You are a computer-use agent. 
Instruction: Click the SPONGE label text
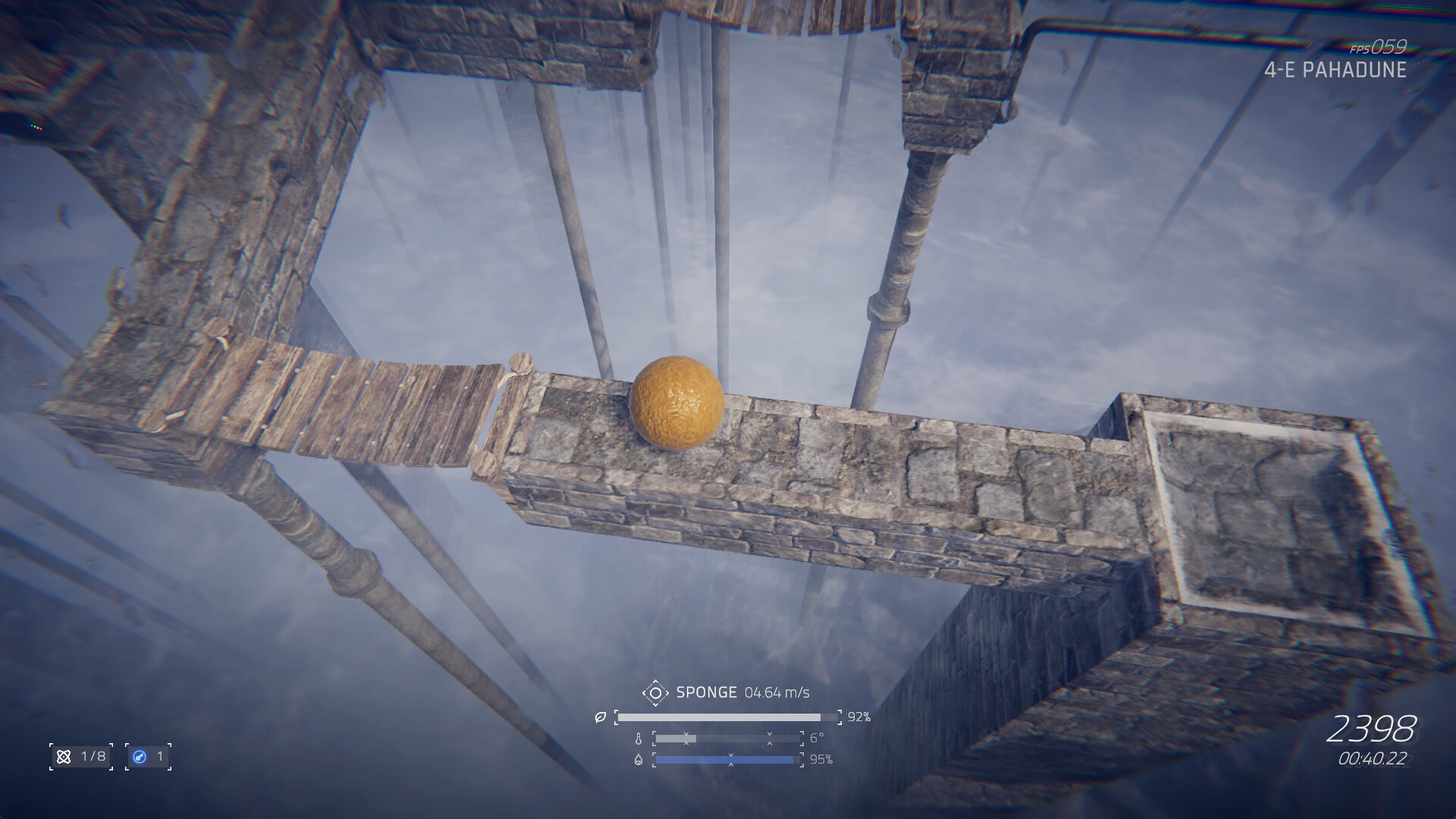click(x=706, y=692)
